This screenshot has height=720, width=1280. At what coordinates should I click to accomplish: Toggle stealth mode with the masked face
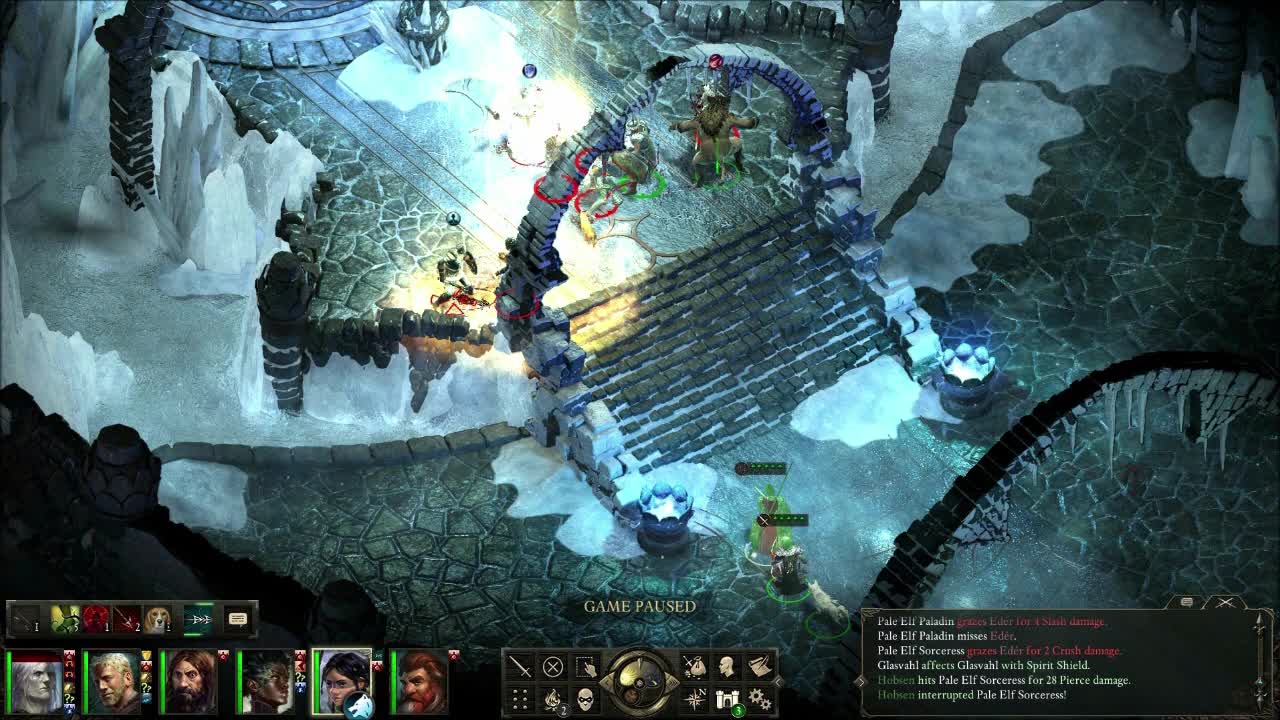pos(585,698)
